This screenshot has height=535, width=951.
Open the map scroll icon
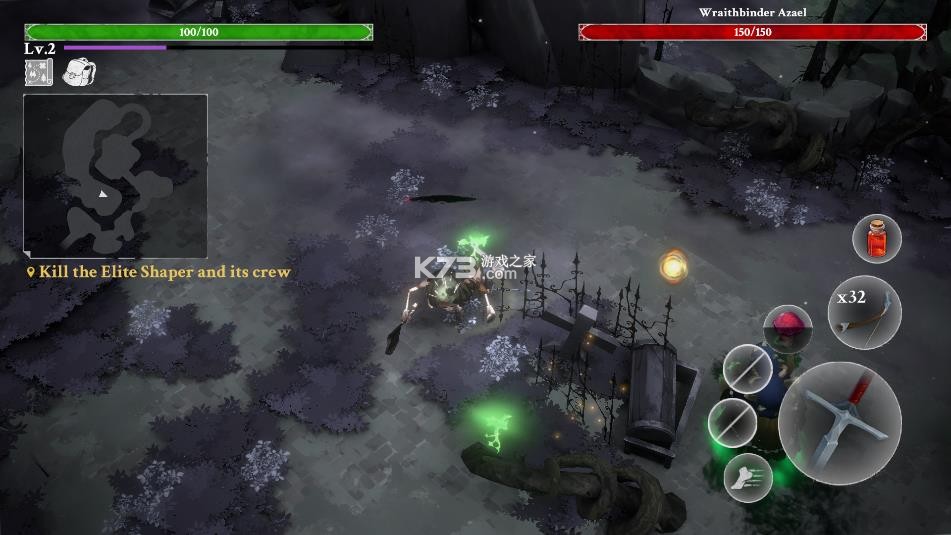click(x=38, y=72)
